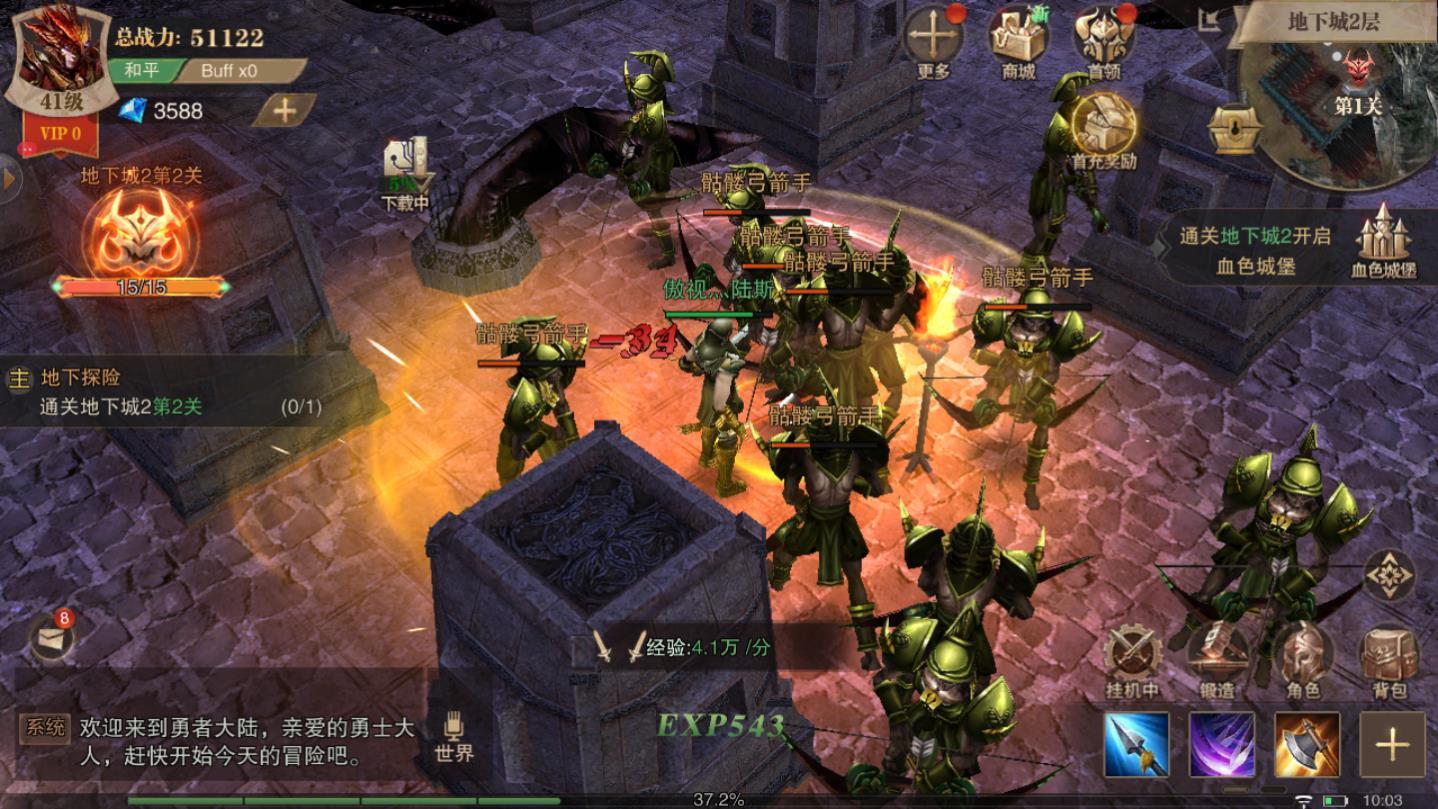Image resolution: width=1438 pixels, height=809 pixels.
Task: Tap the empty plus skill slot
Action: (1392, 745)
